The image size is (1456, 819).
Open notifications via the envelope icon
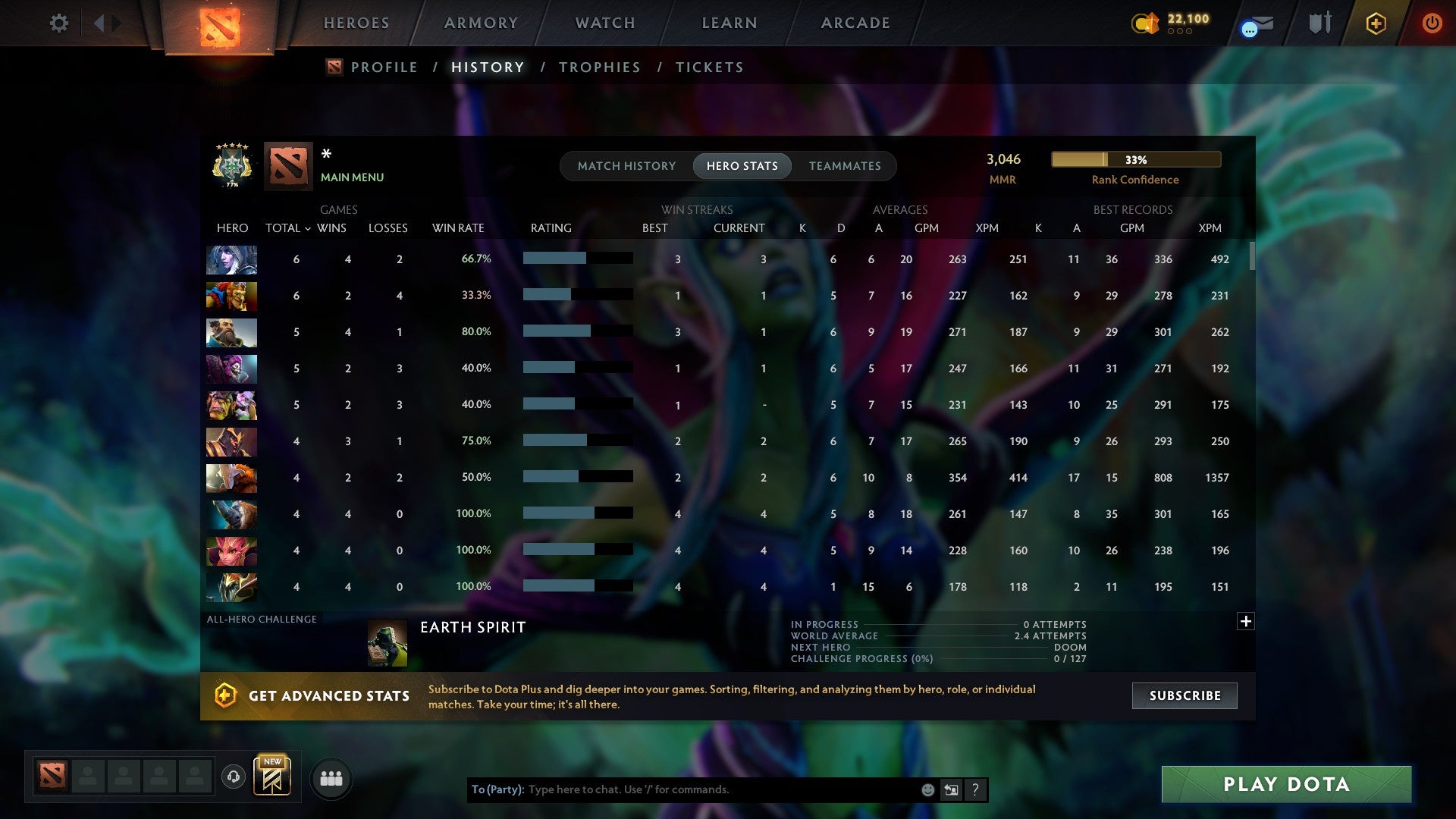point(1258,23)
